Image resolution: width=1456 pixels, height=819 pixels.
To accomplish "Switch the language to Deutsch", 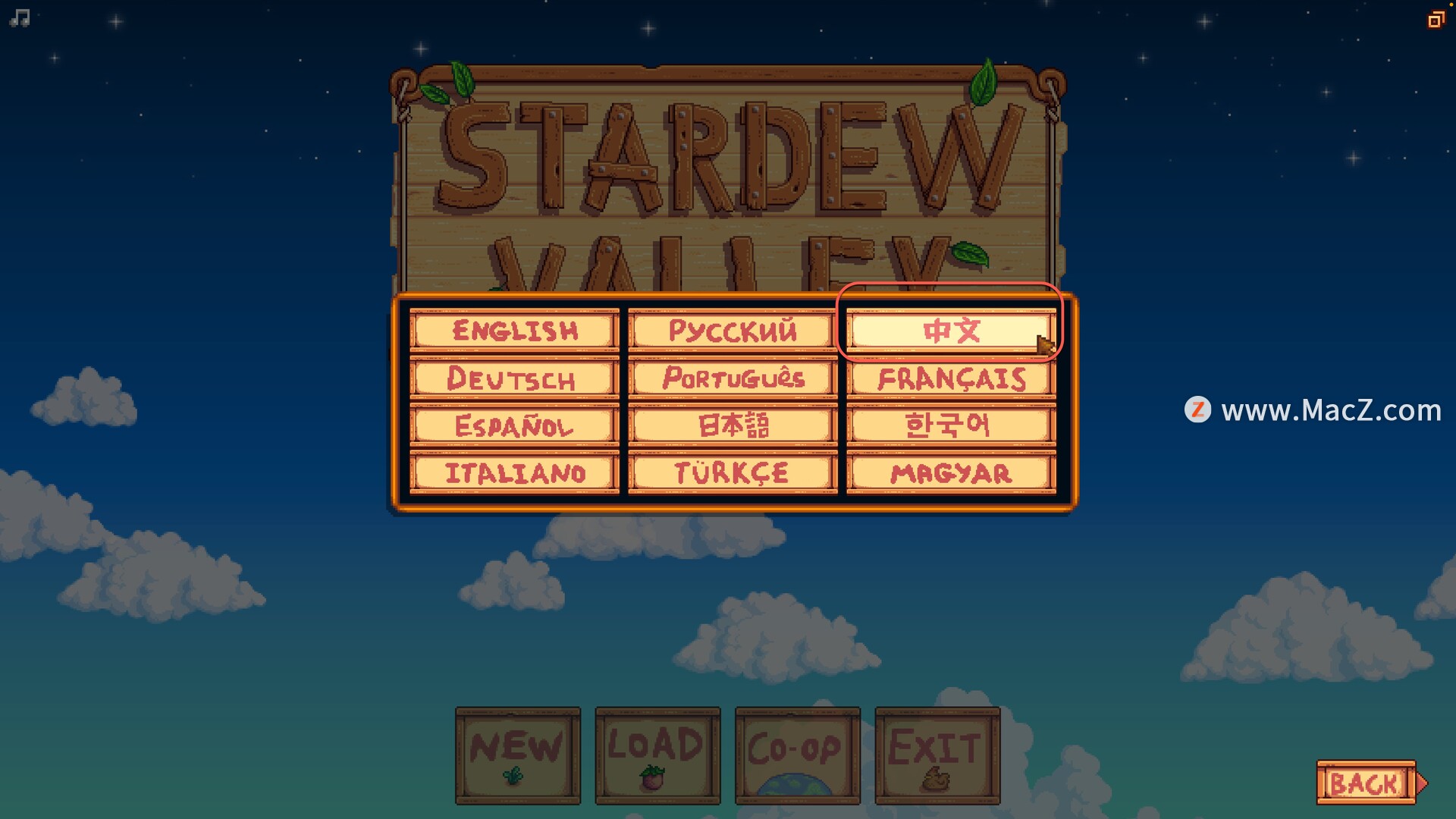I will pyautogui.click(x=514, y=378).
